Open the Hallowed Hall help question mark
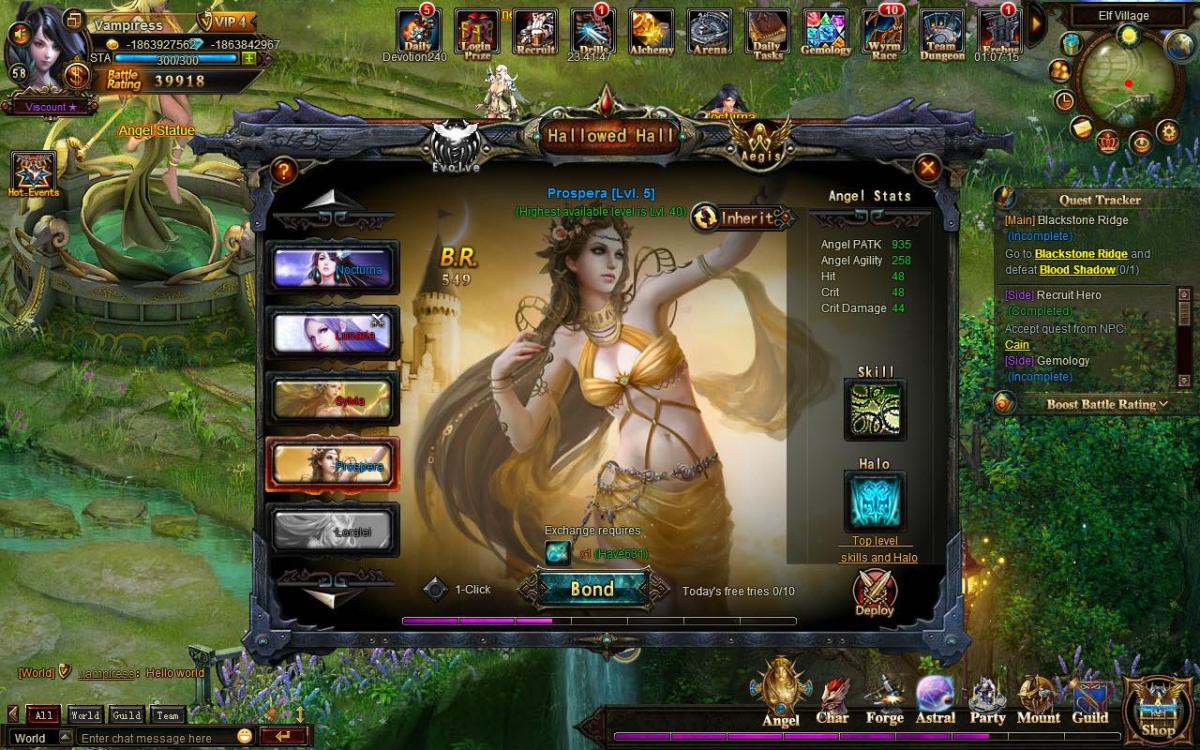The width and height of the screenshot is (1200, 750). tap(283, 171)
